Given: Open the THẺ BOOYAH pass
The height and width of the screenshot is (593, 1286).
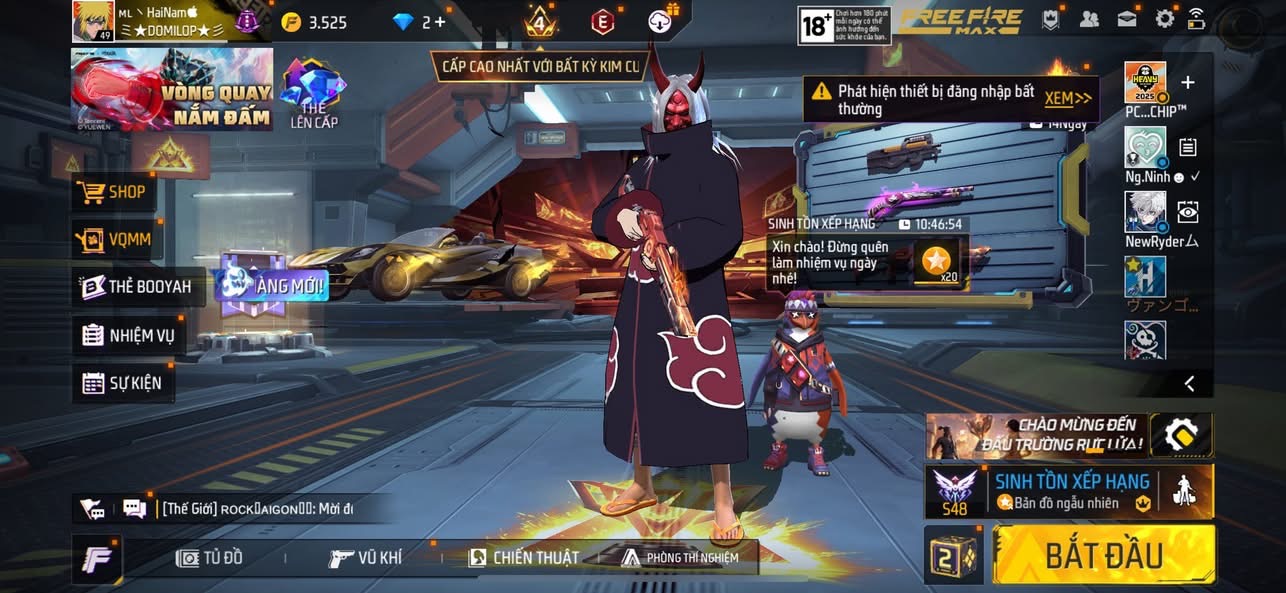Looking at the screenshot, I should tap(136, 287).
